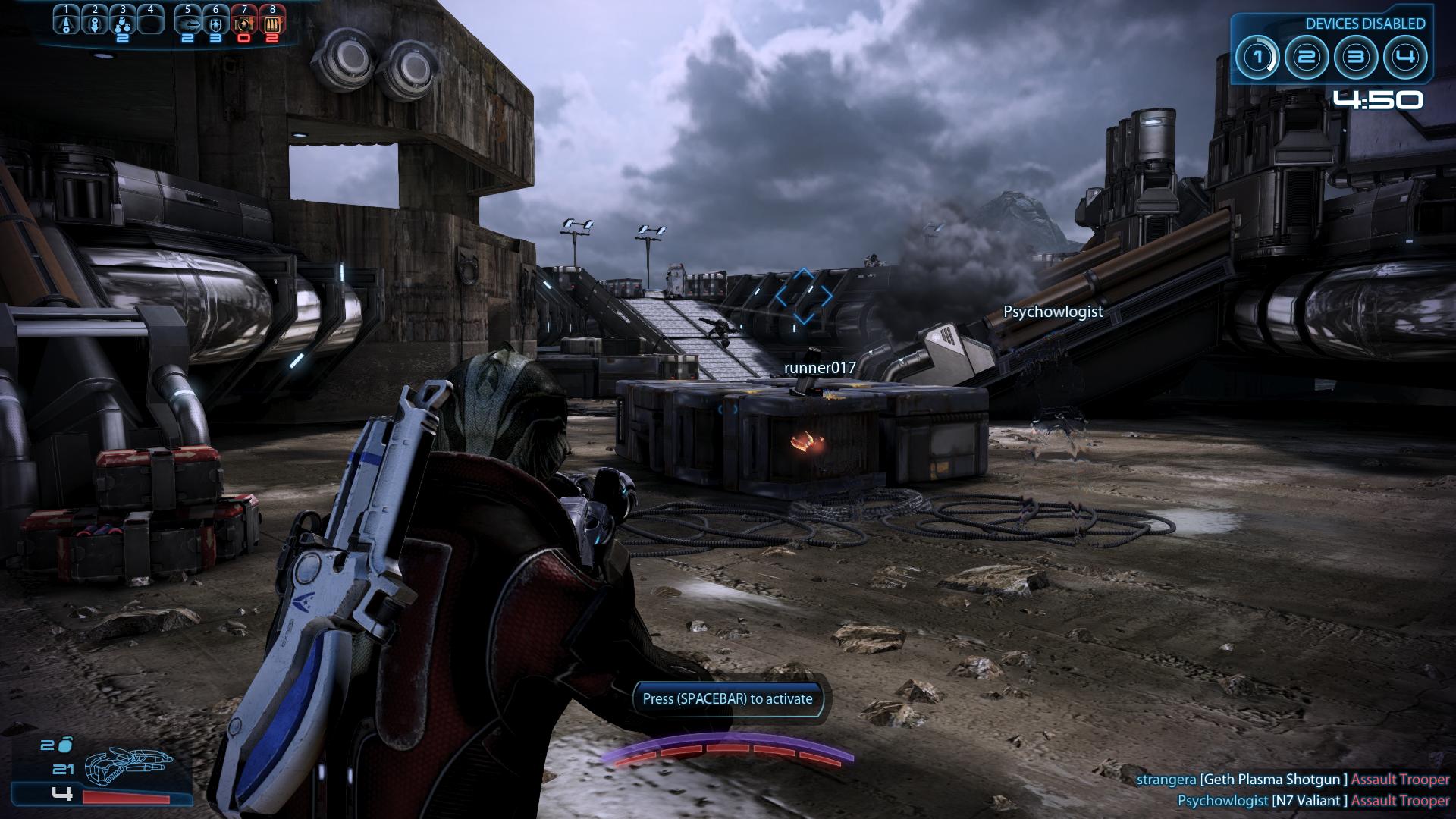Select the strangera kill feed entry
The image size is (1456, 819).
click(x=1293, y=779)
